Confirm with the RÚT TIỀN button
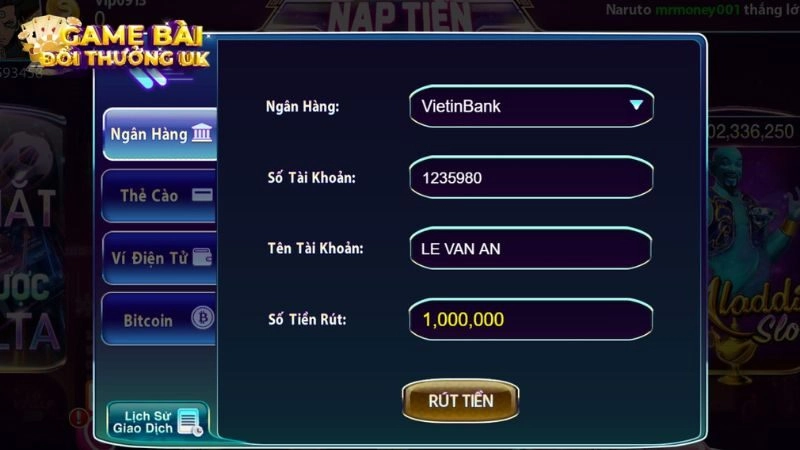The width and height of the screenshot is (800, 450). (x=461, y=401)
